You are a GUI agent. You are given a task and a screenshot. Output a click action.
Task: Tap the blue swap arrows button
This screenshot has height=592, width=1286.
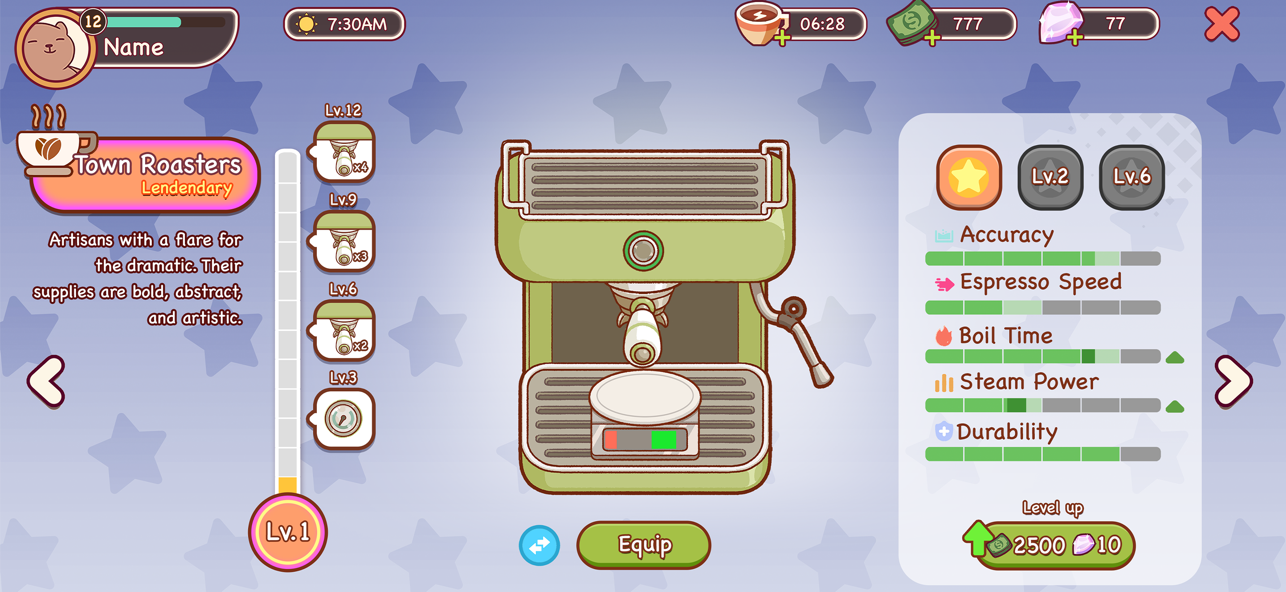click(539, 545)
